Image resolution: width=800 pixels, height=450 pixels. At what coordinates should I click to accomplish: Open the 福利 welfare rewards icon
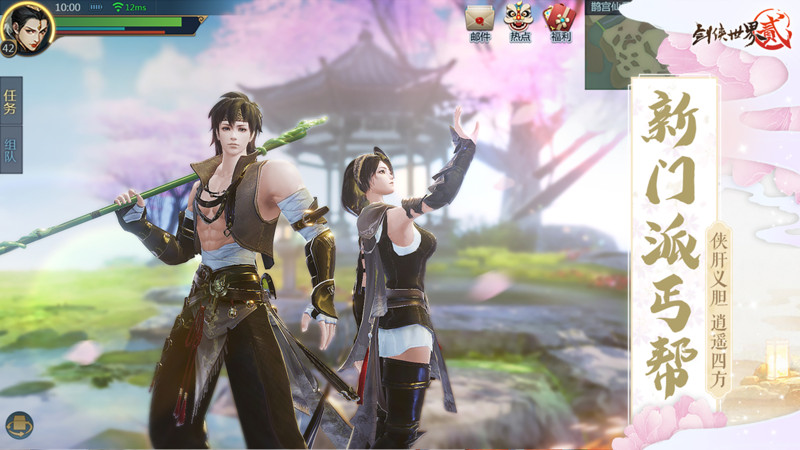coord(558,19)
